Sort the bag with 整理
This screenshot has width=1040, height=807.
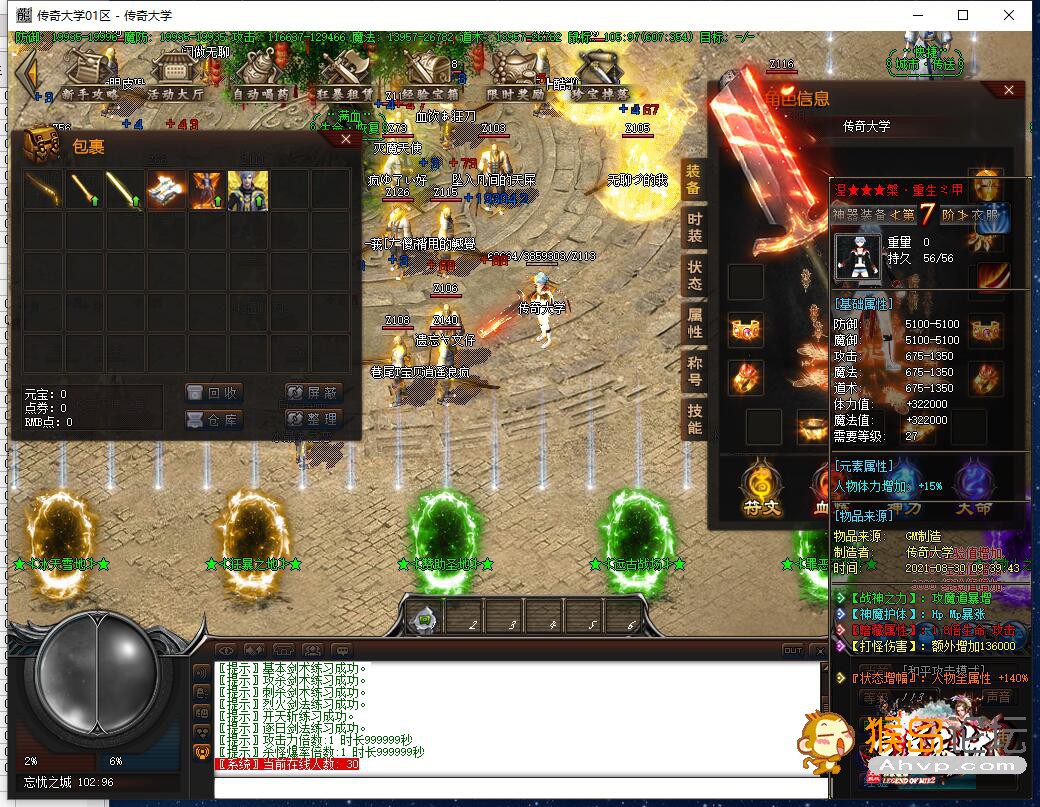click(x=313, y=420)
